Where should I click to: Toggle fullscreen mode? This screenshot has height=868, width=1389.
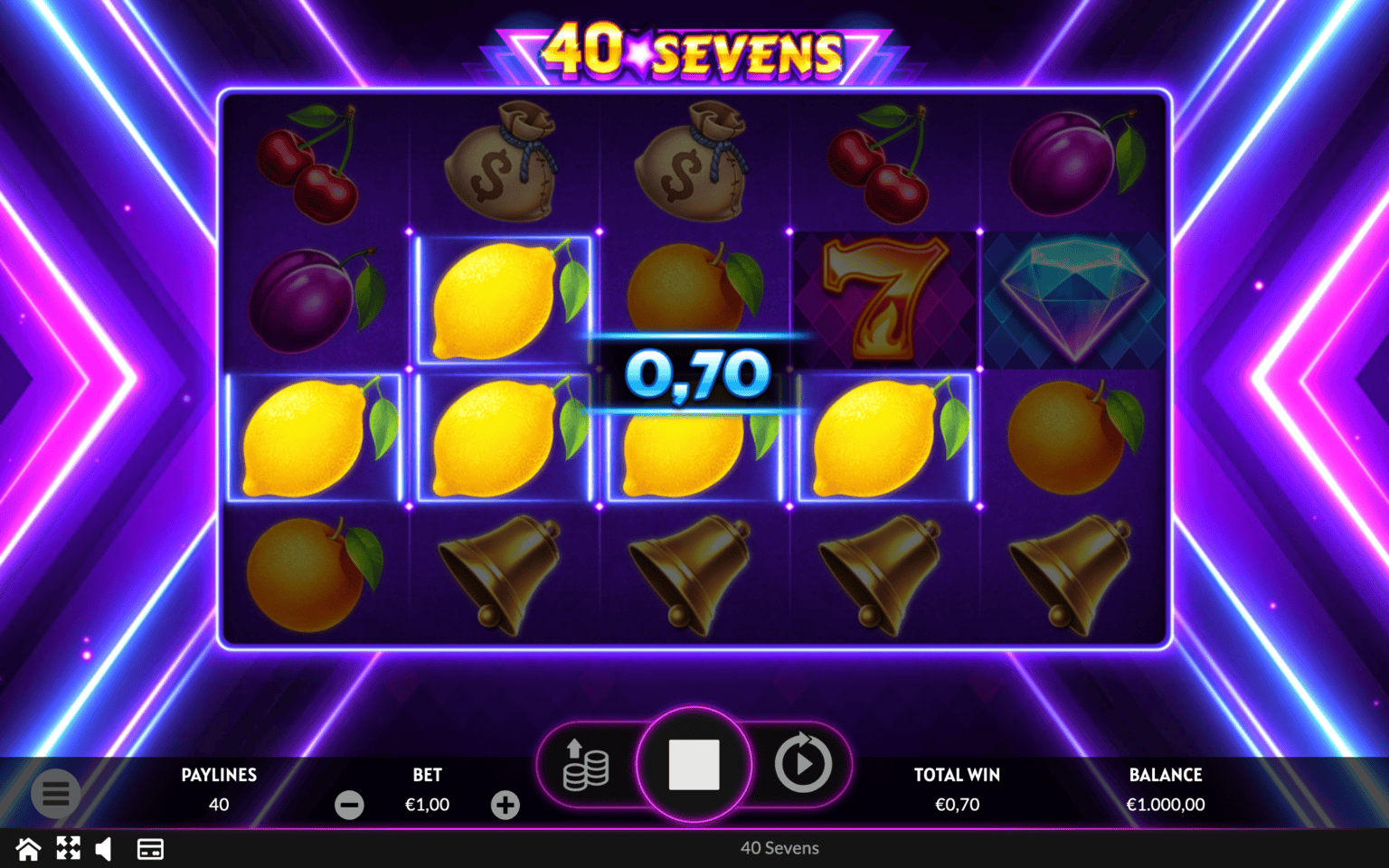pos(68,849)
